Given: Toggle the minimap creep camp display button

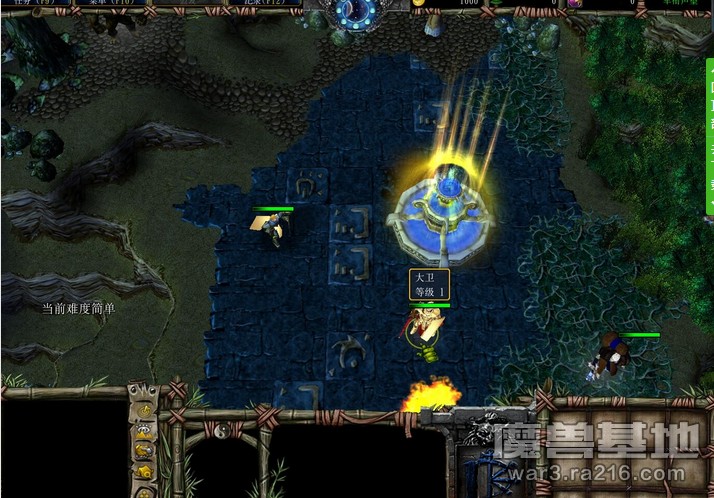Looking at the screenshot, I should click(144, 470).
